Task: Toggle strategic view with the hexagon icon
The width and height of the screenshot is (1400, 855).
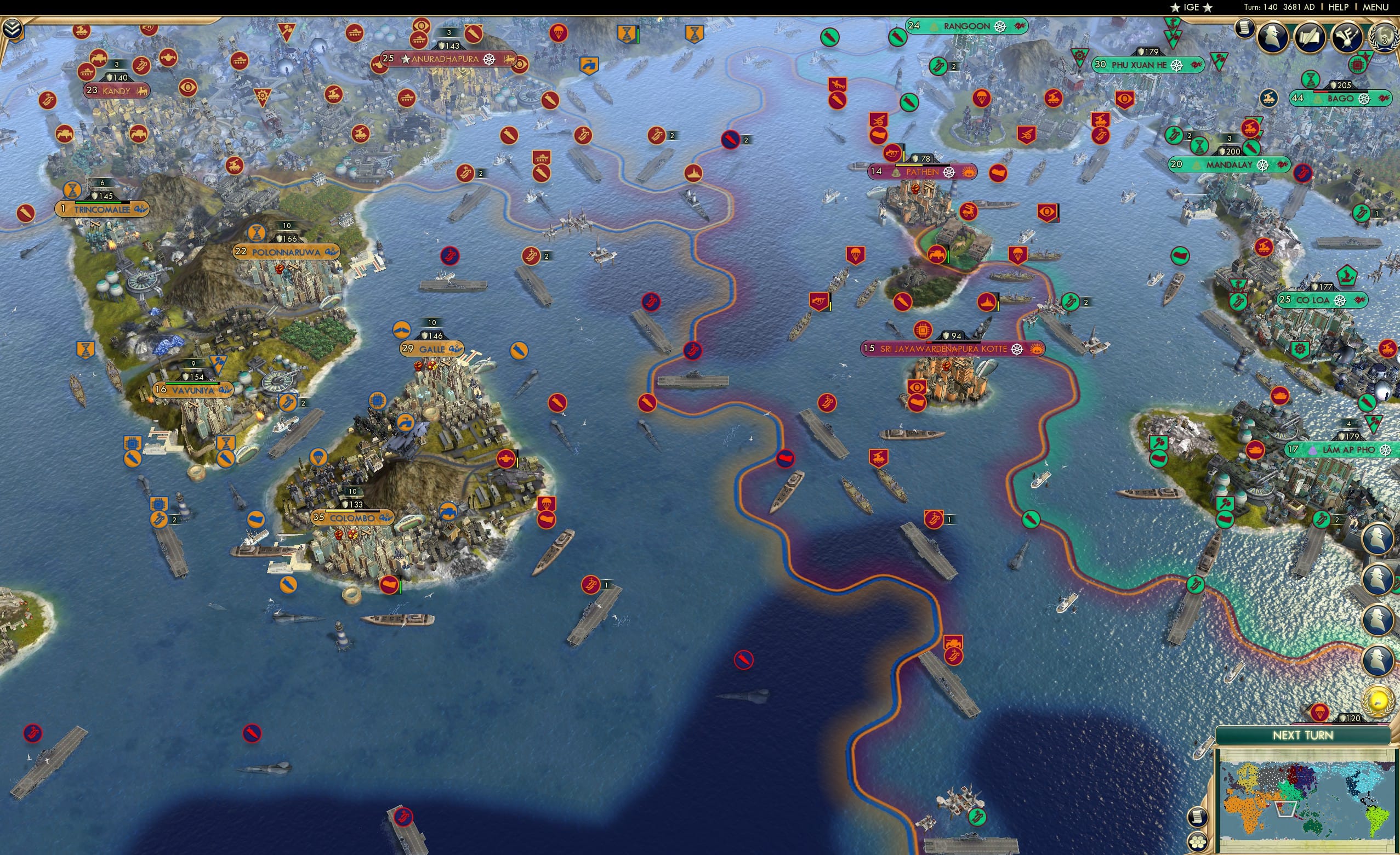Action: [x=1198, y=842]
